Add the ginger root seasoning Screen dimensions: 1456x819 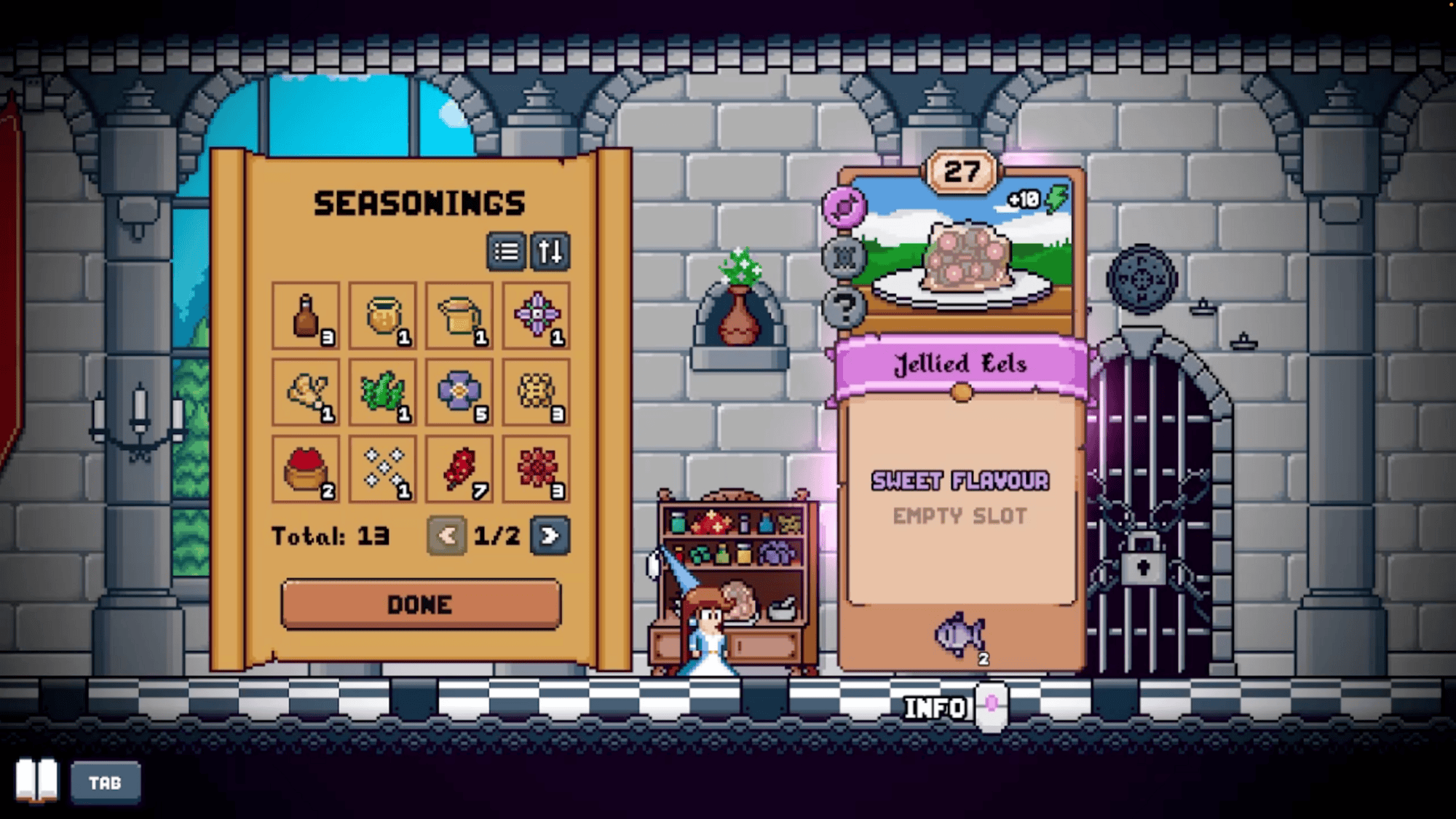click(306, 393)
